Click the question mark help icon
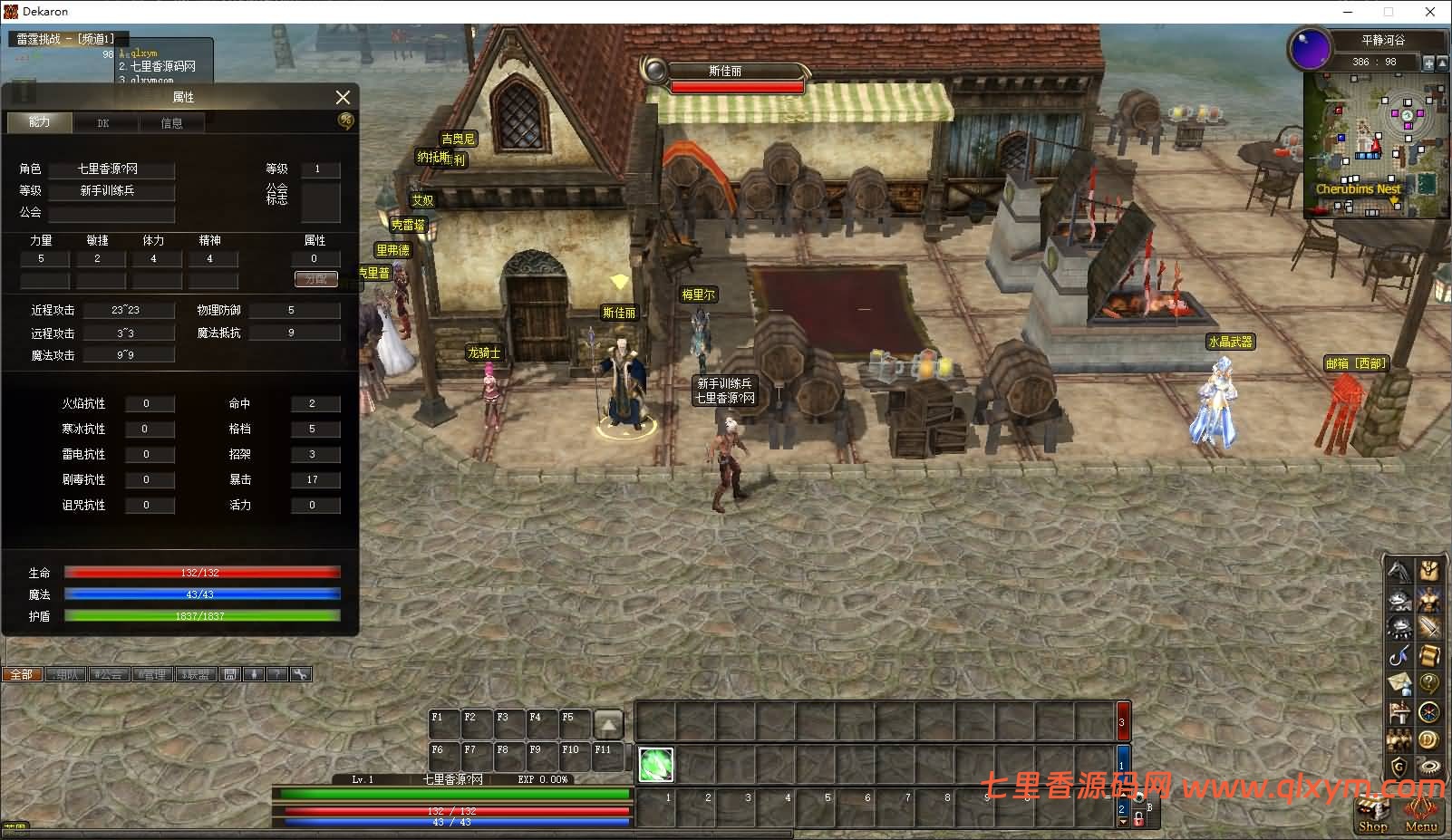 [1429, 683]
